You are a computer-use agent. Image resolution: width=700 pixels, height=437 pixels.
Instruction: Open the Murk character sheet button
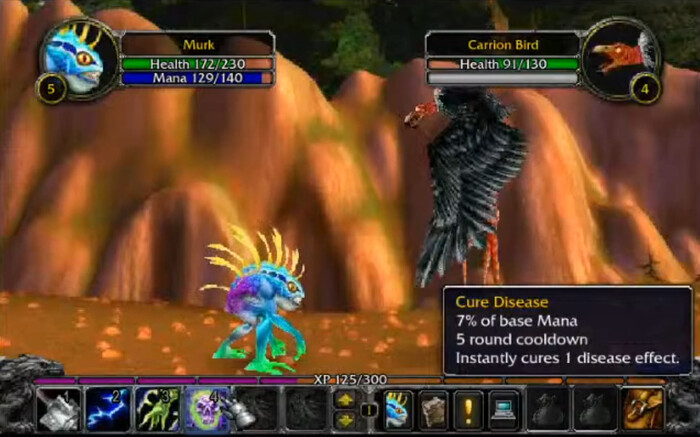pyautogui.click(x=398, y=408)
